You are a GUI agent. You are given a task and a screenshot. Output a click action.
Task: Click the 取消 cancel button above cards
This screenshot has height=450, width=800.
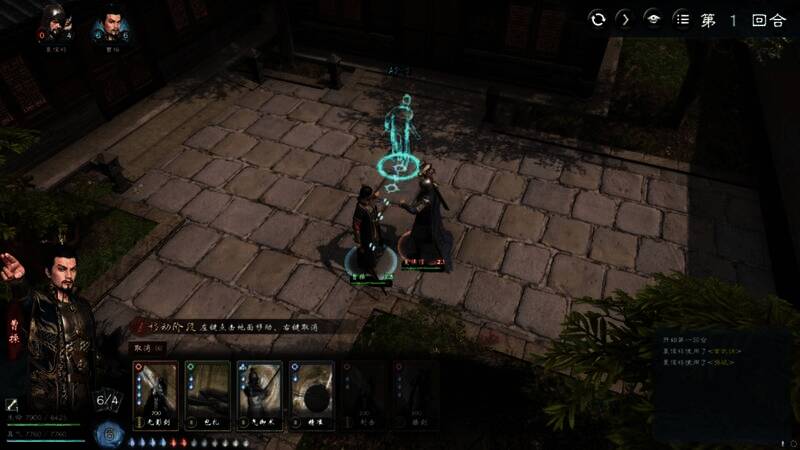pyautogui.click(x=143, y=347)
